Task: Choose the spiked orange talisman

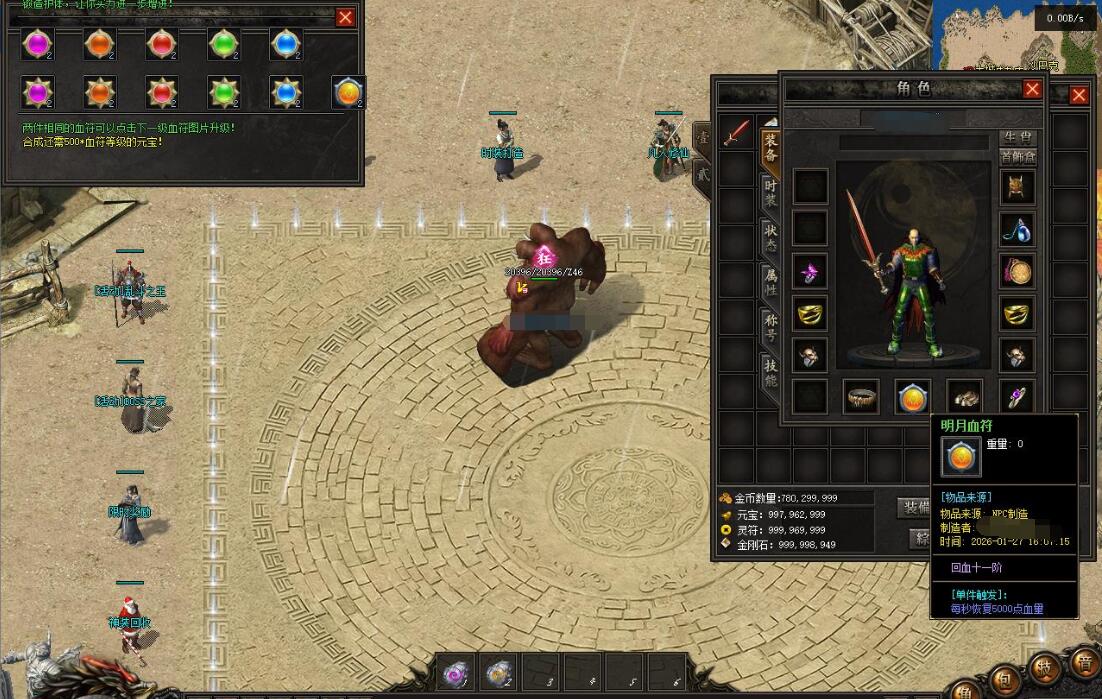Action: (99, 92)
